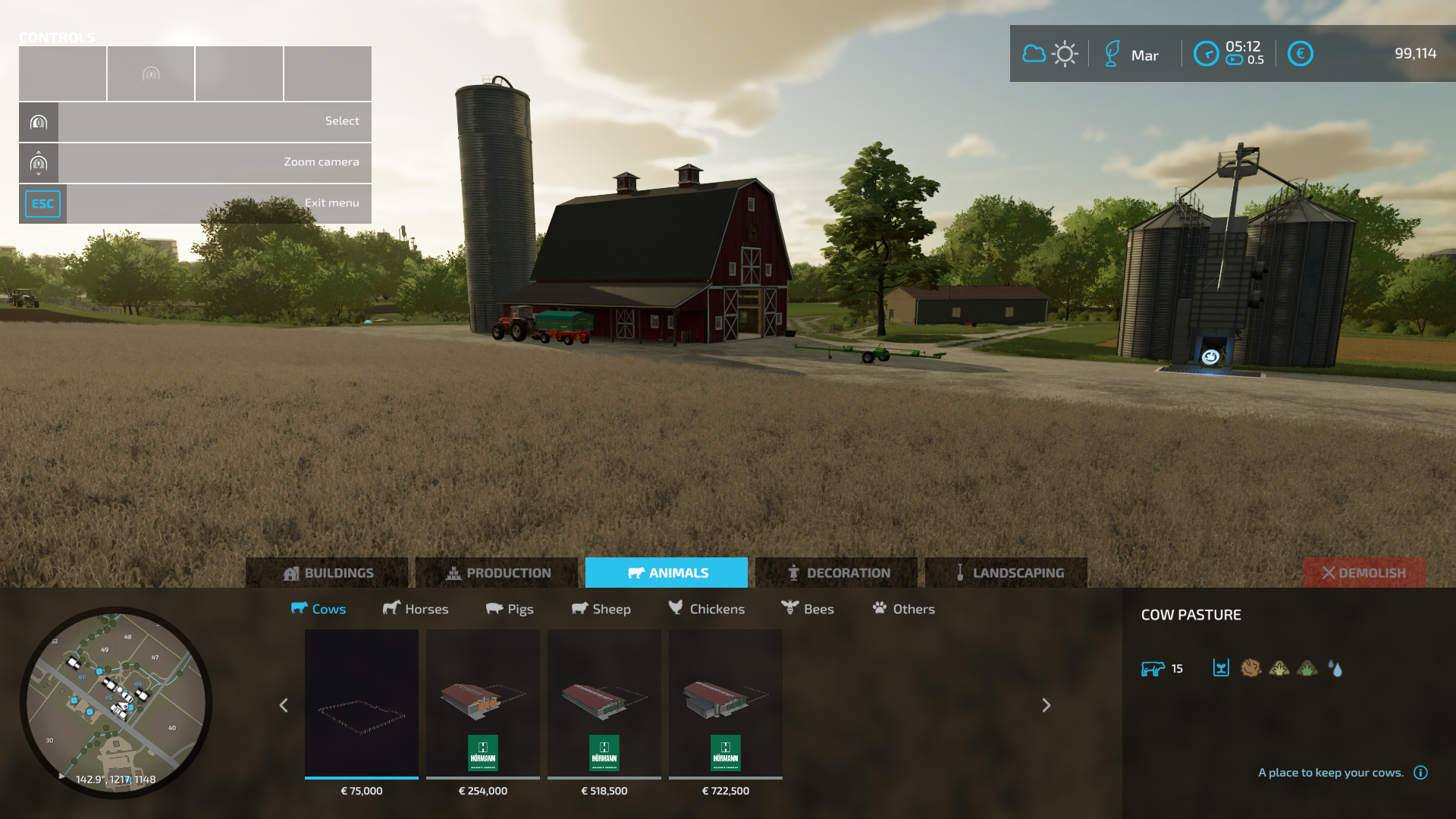Select the Animals category tab

point(667,573)
